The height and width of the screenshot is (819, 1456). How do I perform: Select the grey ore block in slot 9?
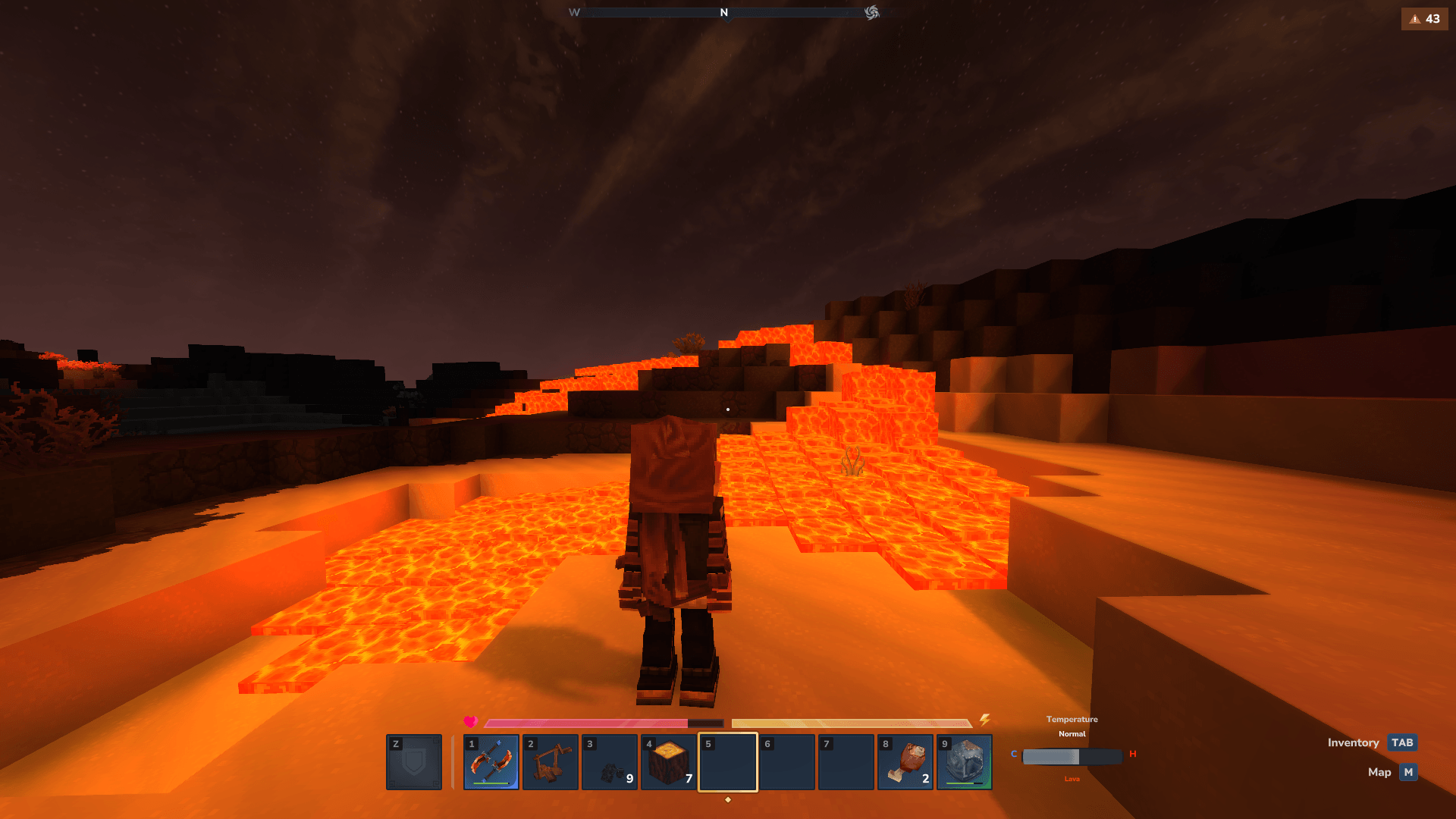pos(965,762)
